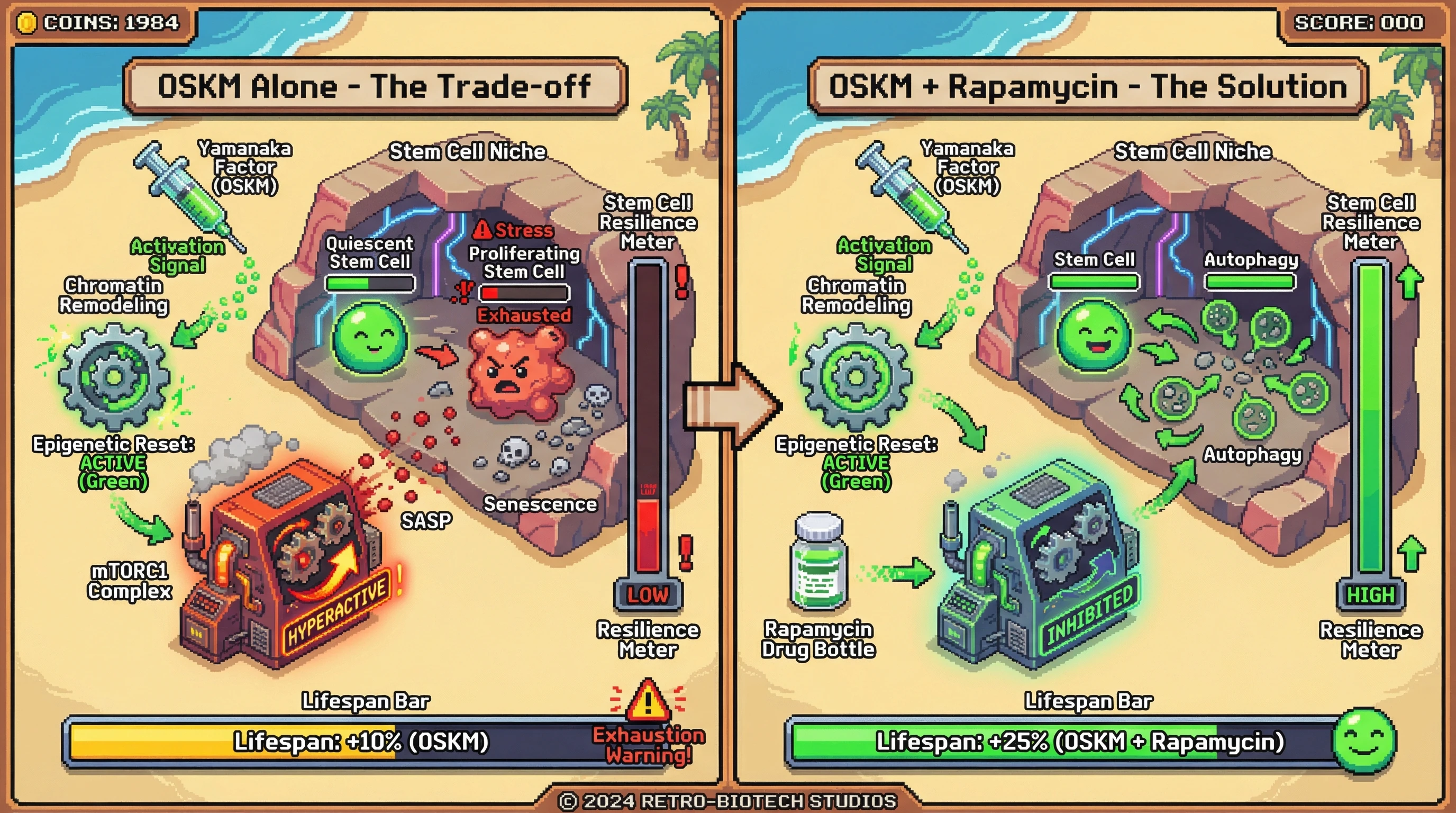Click the gold coin icon

tap(26, 23)
